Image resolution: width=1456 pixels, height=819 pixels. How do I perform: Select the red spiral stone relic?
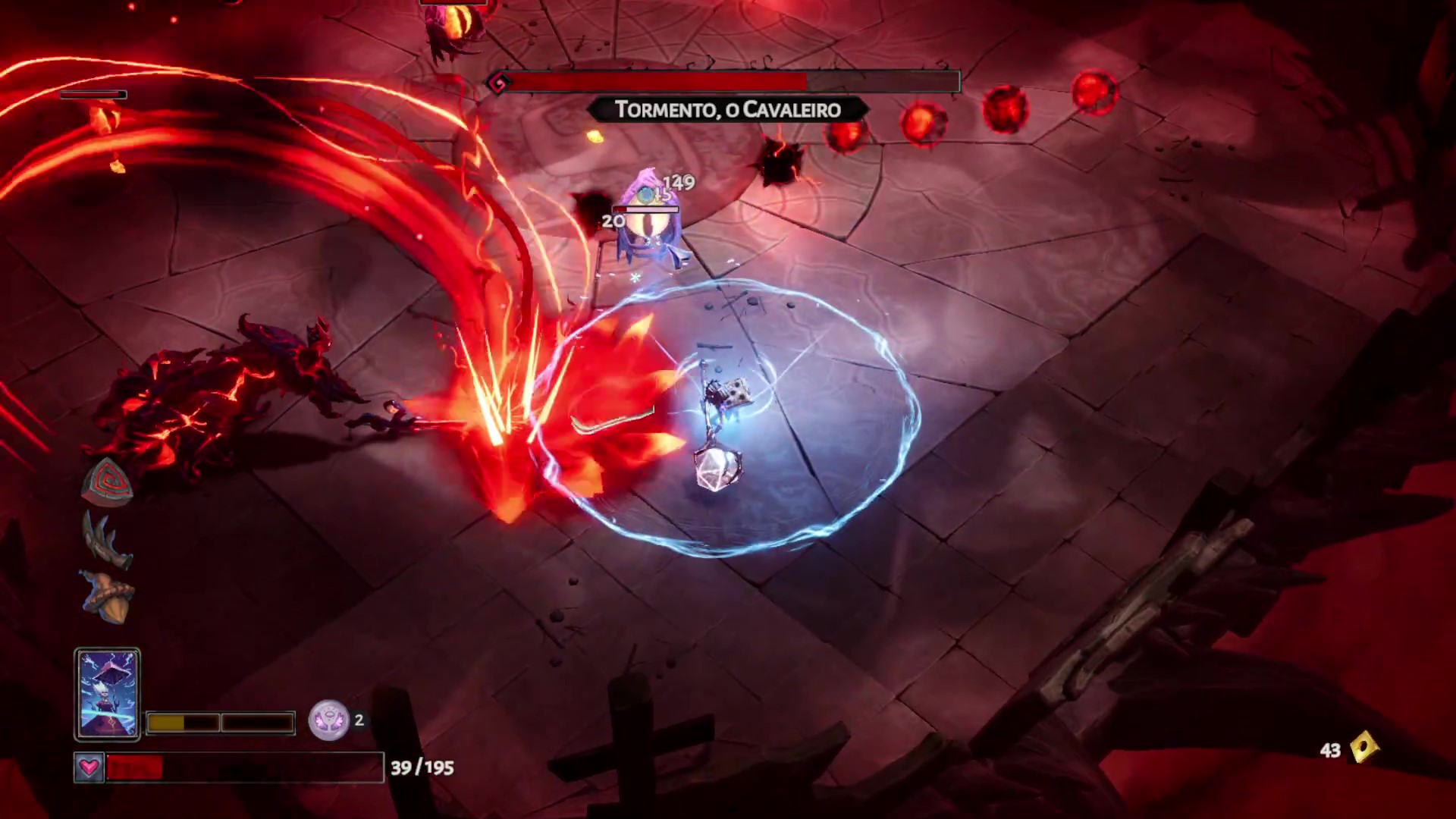click(108, 481)
